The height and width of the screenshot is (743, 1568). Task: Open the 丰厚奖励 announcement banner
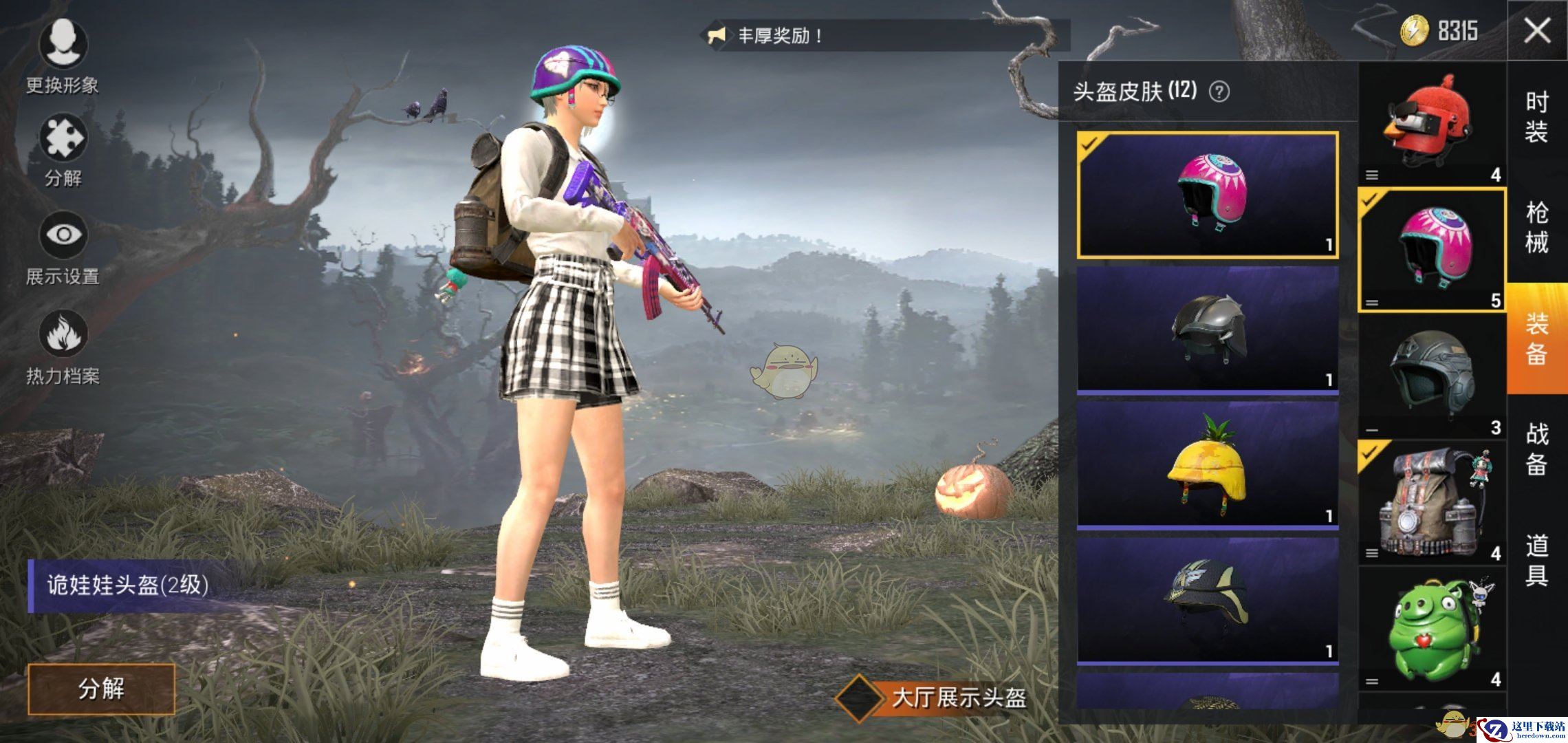(x=887, y=35)
